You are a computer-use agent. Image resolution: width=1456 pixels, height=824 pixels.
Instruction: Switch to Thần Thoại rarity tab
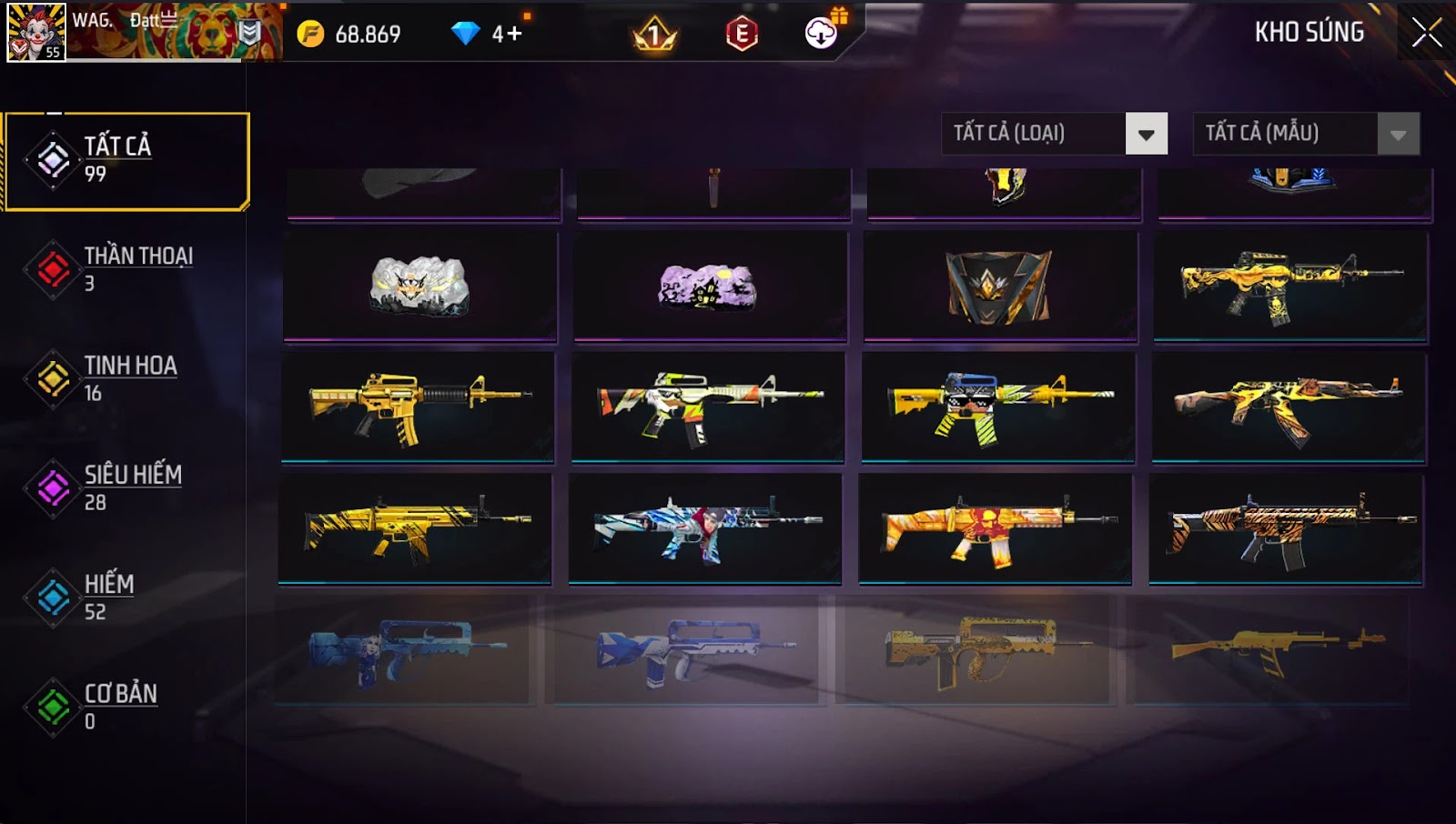(127, 269)
